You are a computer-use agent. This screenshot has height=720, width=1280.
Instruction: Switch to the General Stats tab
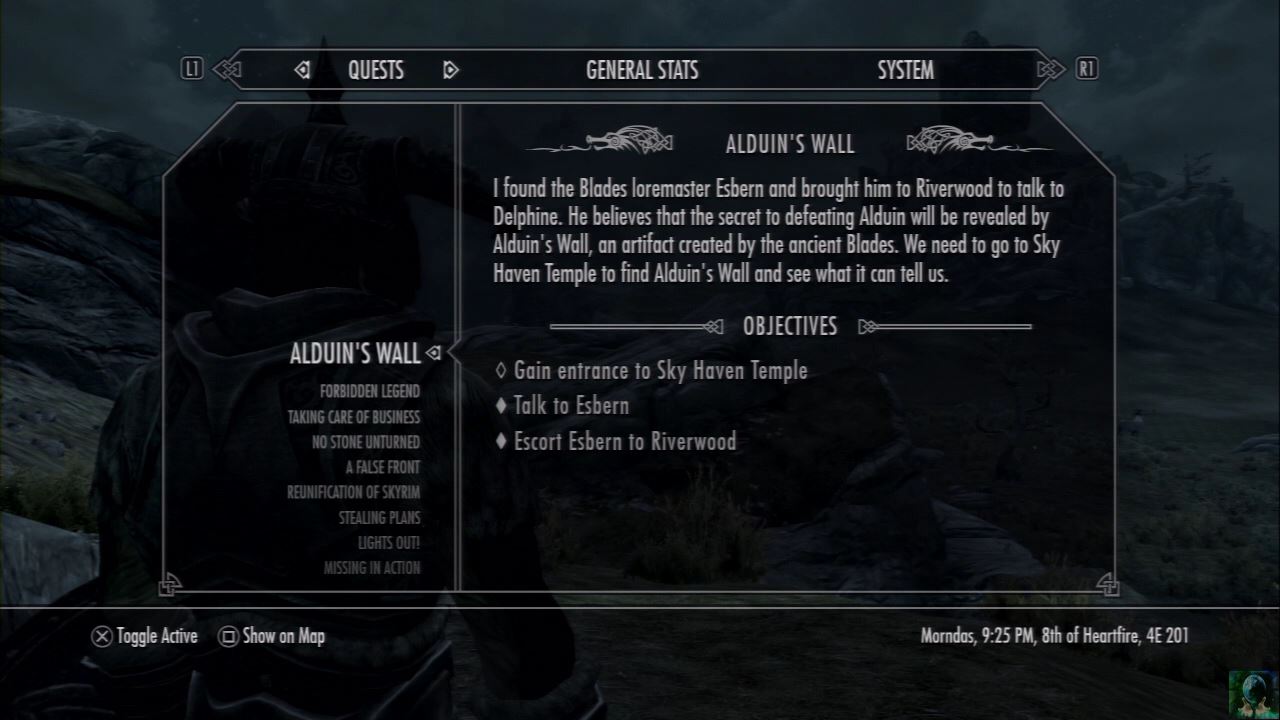pos(642,70)
